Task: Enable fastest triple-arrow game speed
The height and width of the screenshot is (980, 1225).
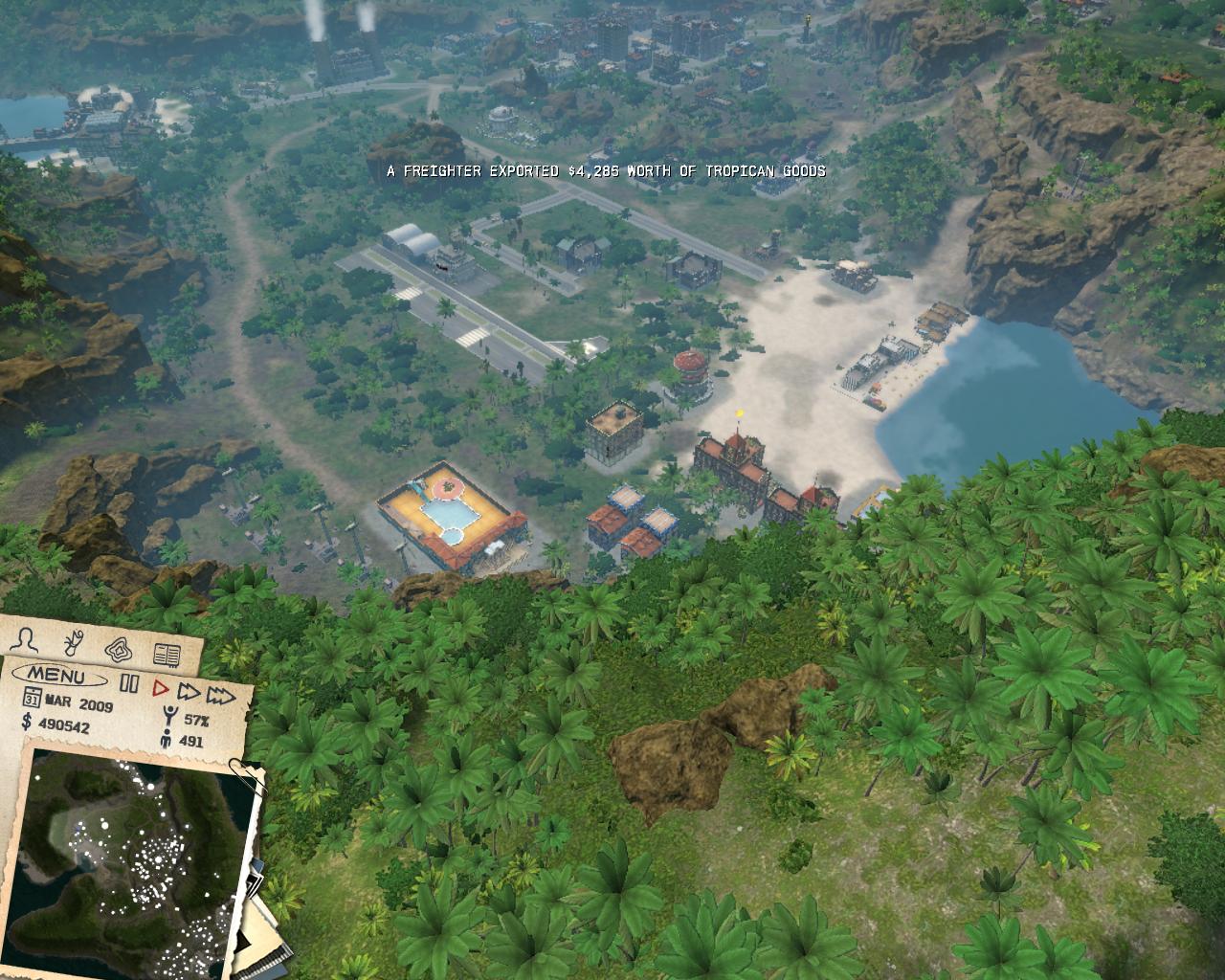Action: coord(221,696)
